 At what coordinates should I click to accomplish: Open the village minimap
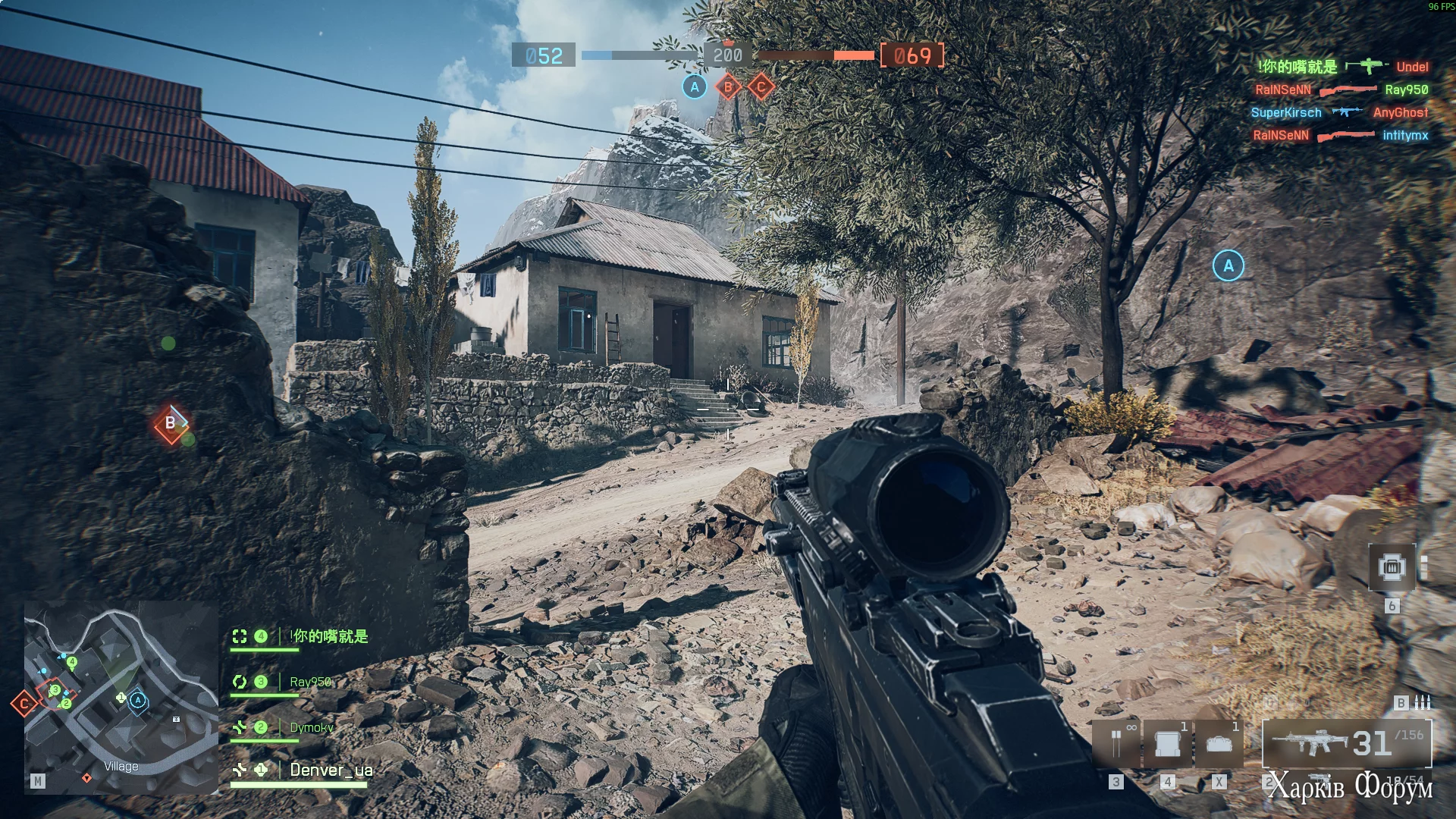coord(121,698)
